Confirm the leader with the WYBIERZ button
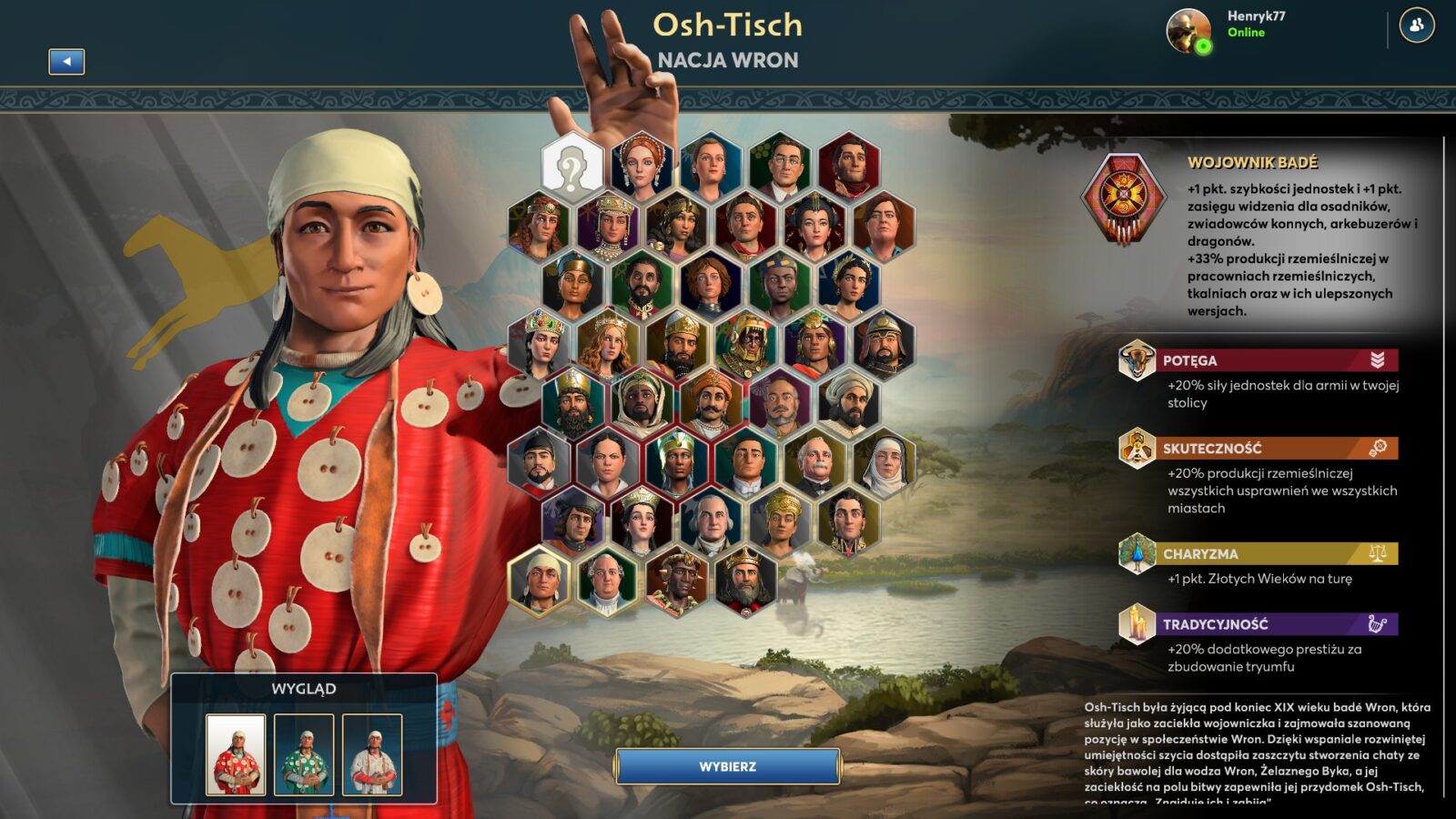Viewport: 1456px width, 819px height. 727,766
